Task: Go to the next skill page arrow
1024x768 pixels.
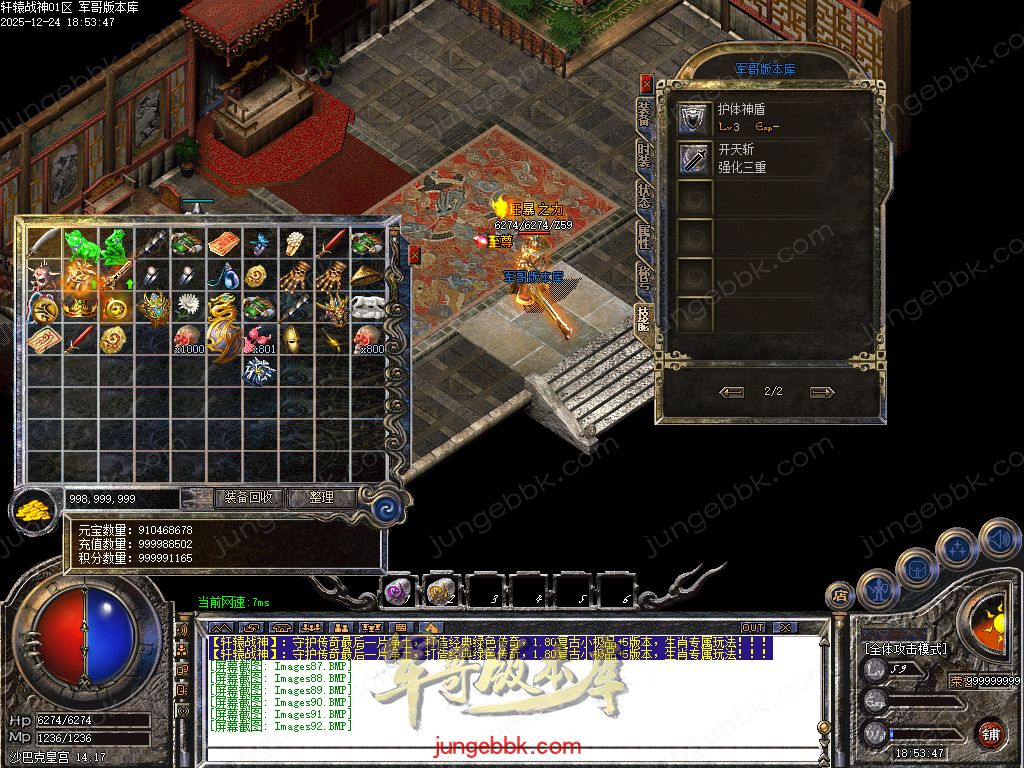Action: [821, 392]
